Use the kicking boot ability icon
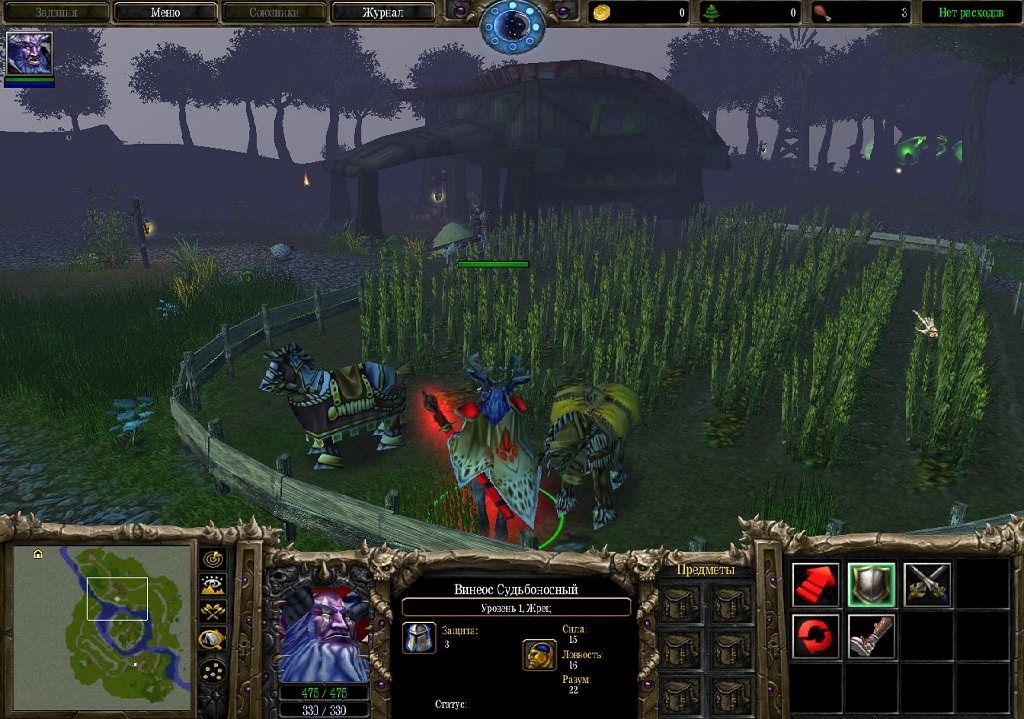The height and width of the screenshot is (719, 1024). 871,637
